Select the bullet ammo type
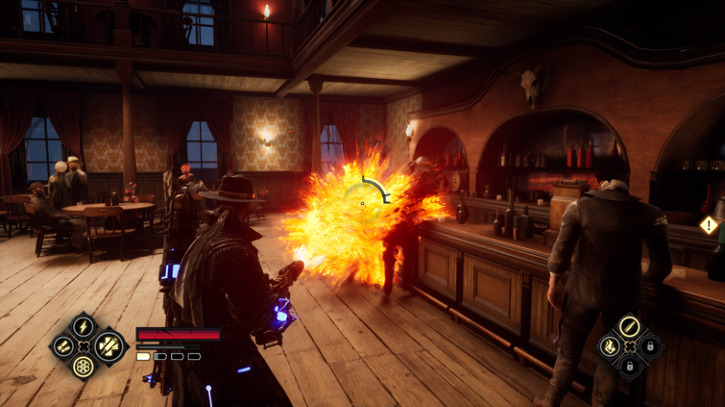The width and height of the screenshot is (725, 407). coord(628,326)
